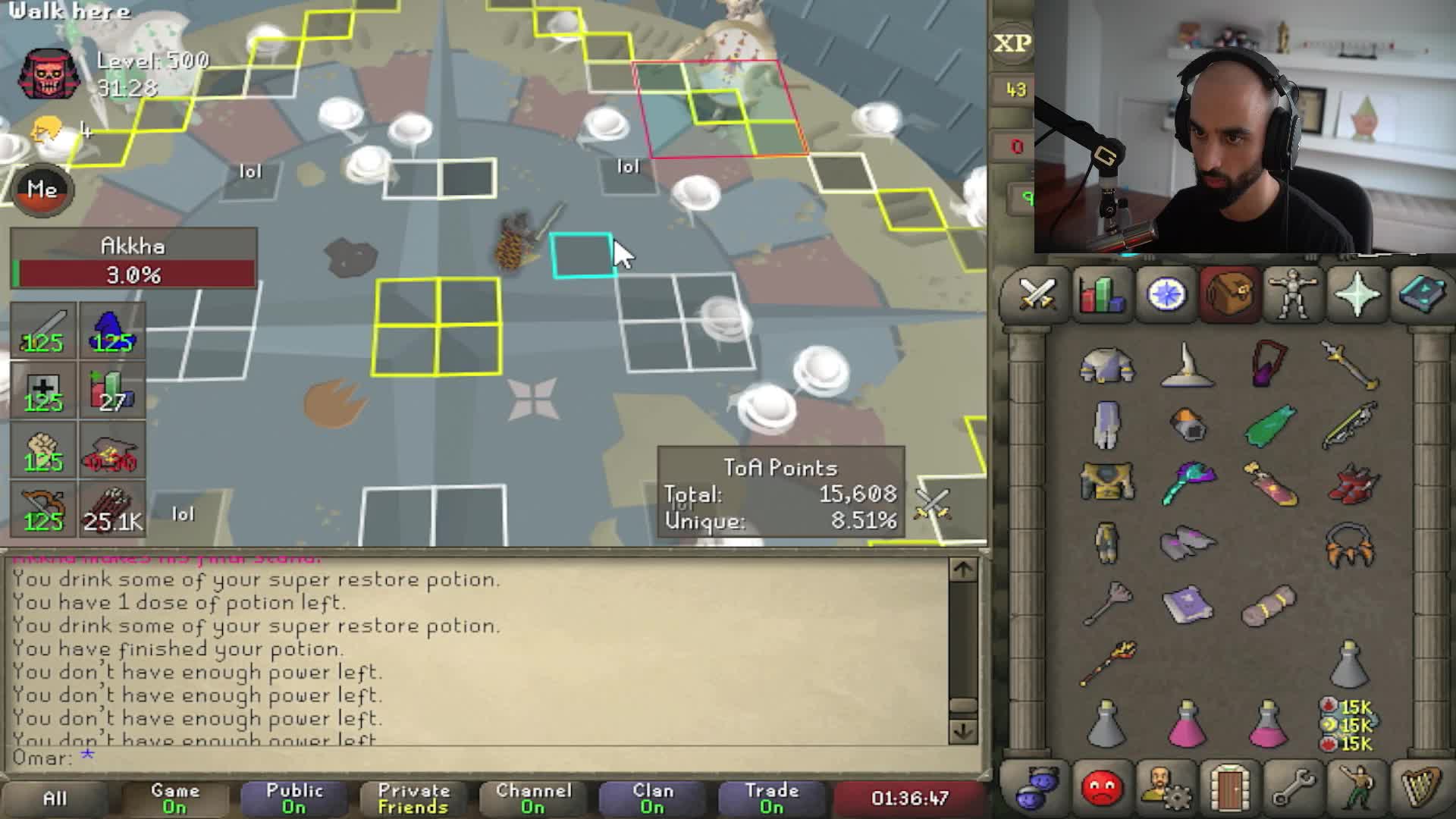This screenshot has height=819, width=1456.
Task: Toggle the Public chat filter
Action: pos(294,799)
